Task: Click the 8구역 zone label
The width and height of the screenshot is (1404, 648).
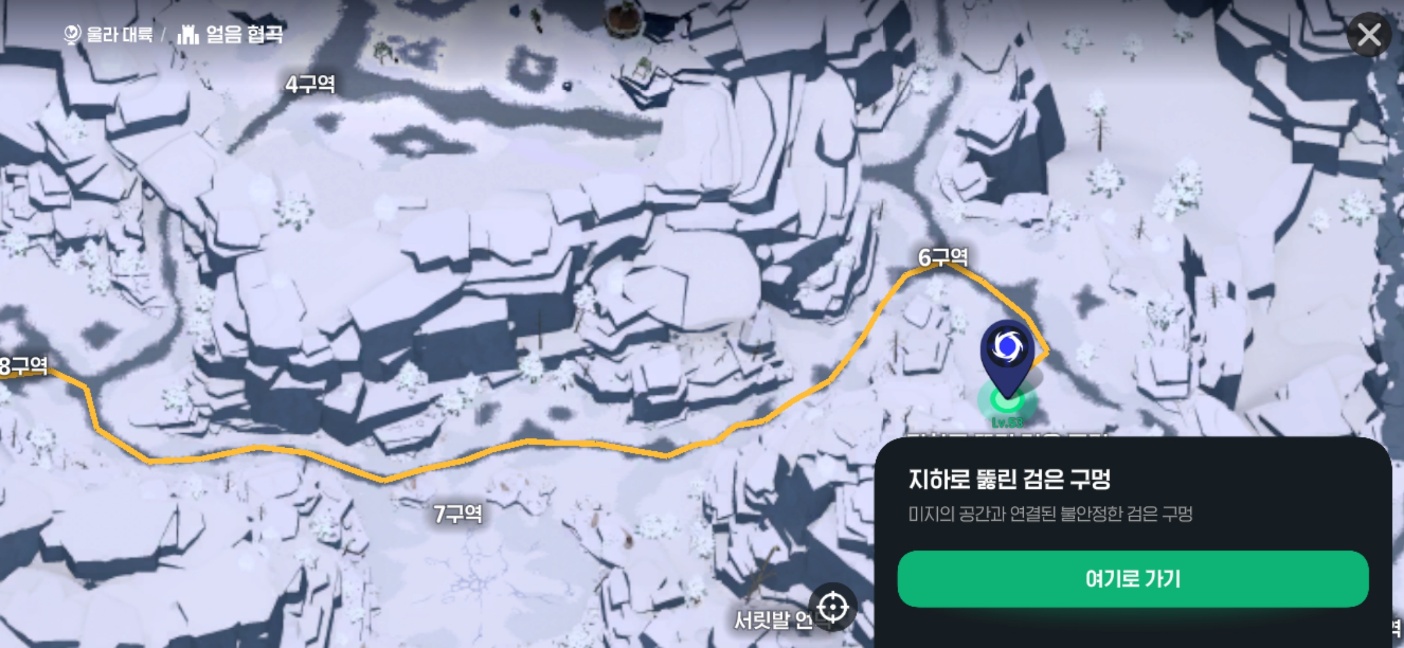Action: click(24, 366)
